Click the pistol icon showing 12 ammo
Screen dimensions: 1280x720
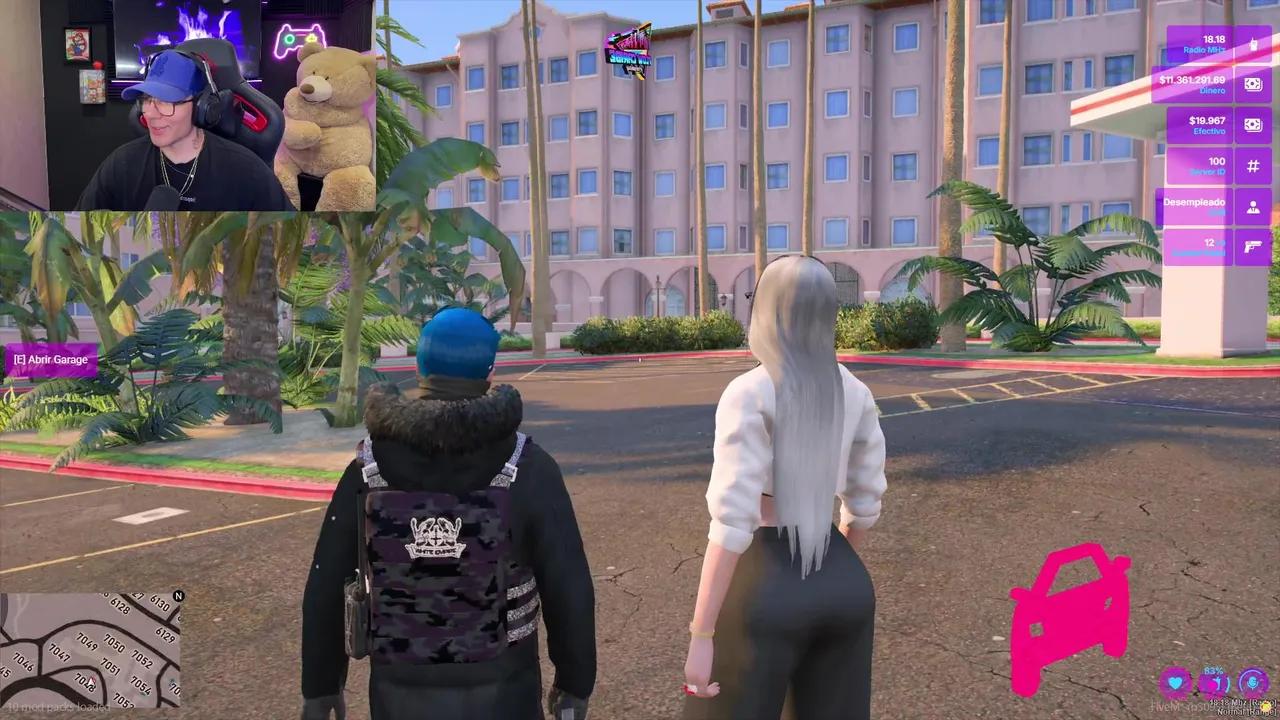click(x=1252, y=247)
